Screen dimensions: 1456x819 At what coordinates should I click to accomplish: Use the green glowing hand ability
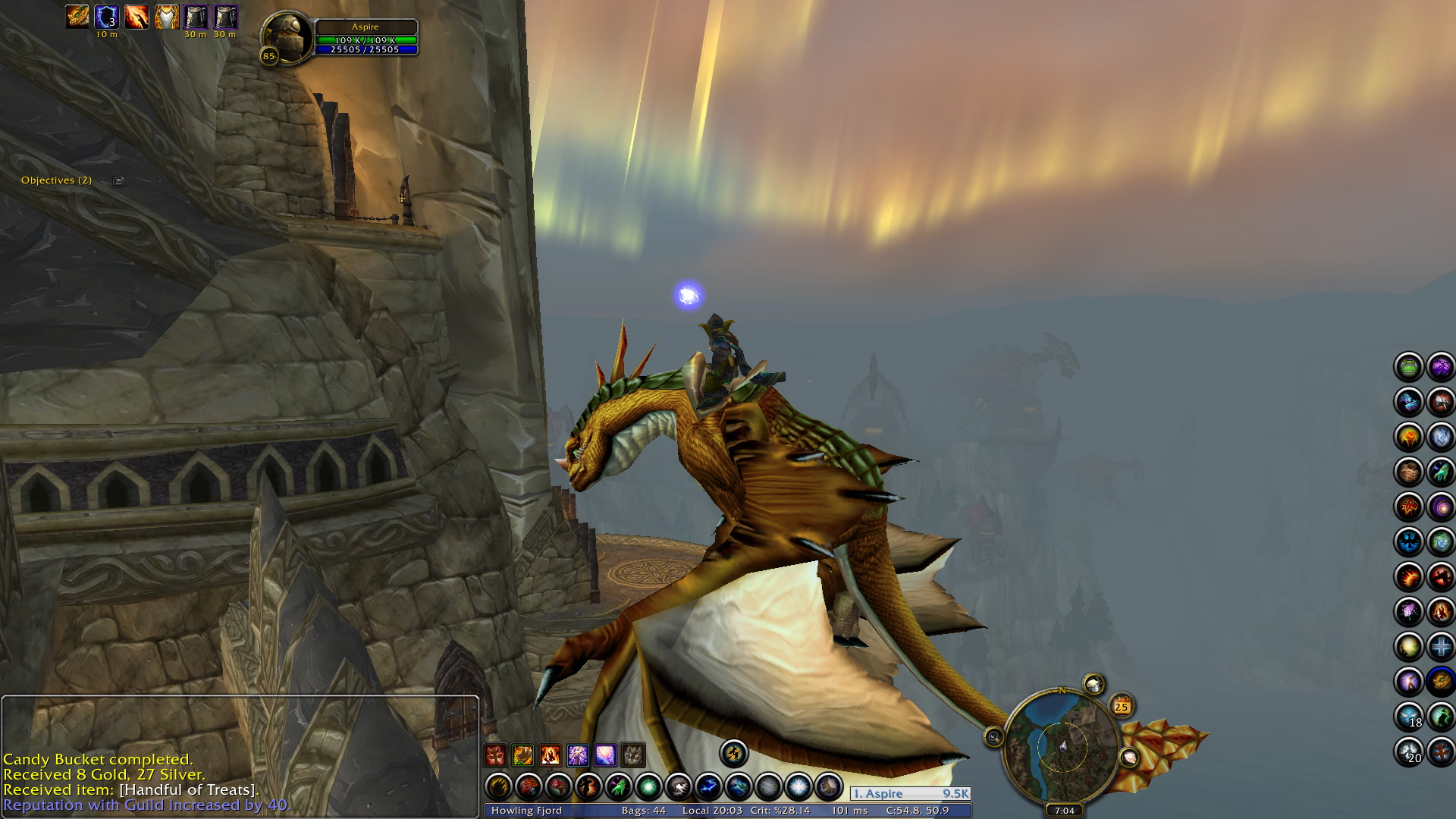click(619, 787)
